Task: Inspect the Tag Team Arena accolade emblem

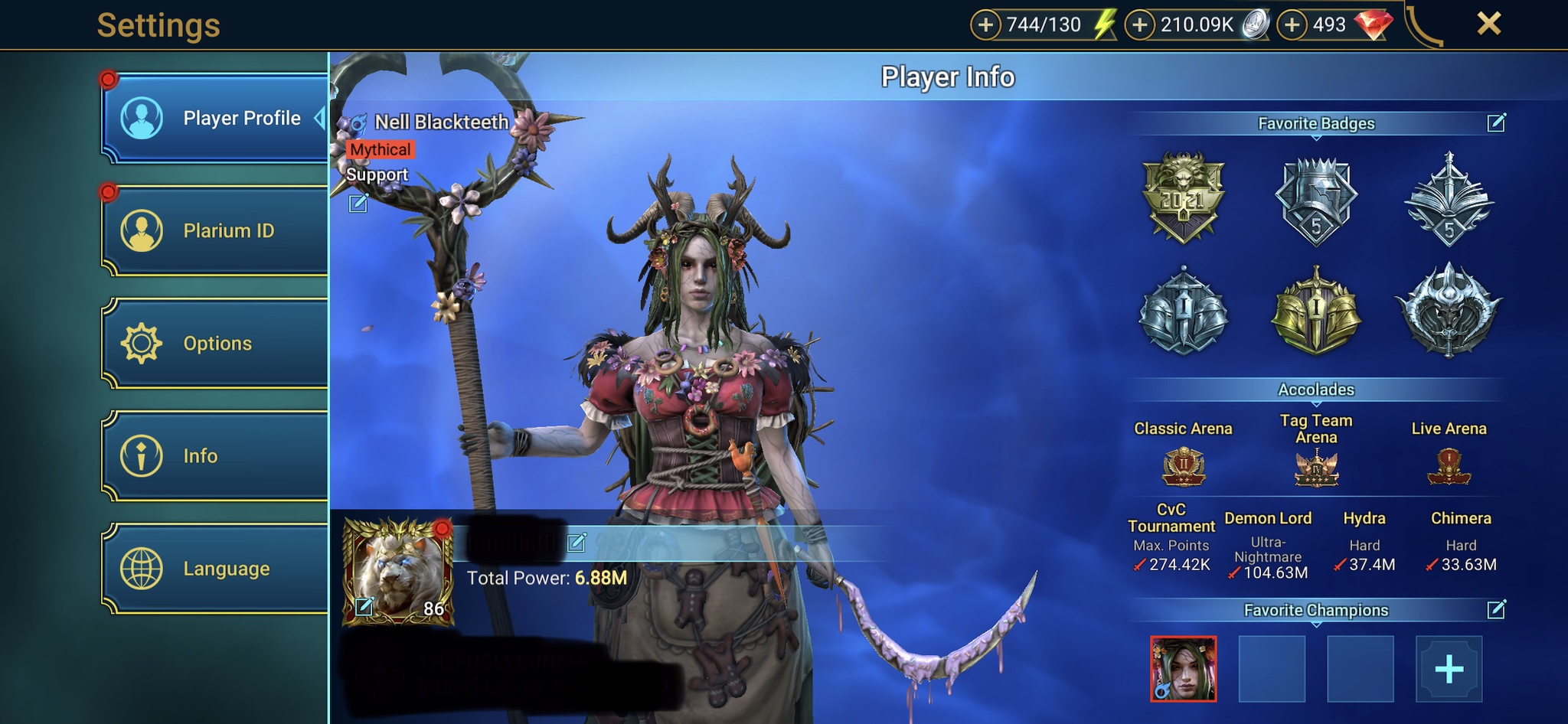Action: tap(1316, 468)
